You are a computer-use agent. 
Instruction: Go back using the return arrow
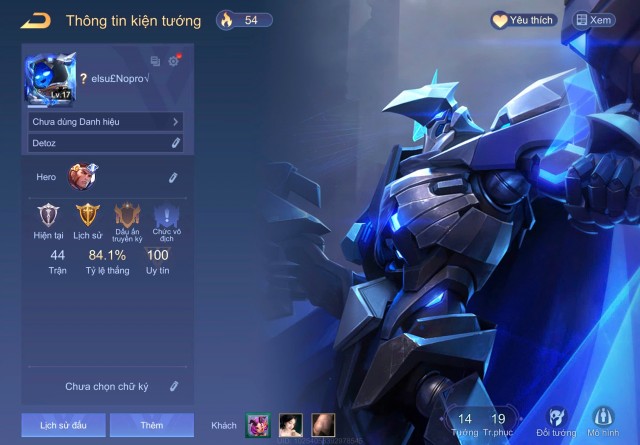(36, 20)
